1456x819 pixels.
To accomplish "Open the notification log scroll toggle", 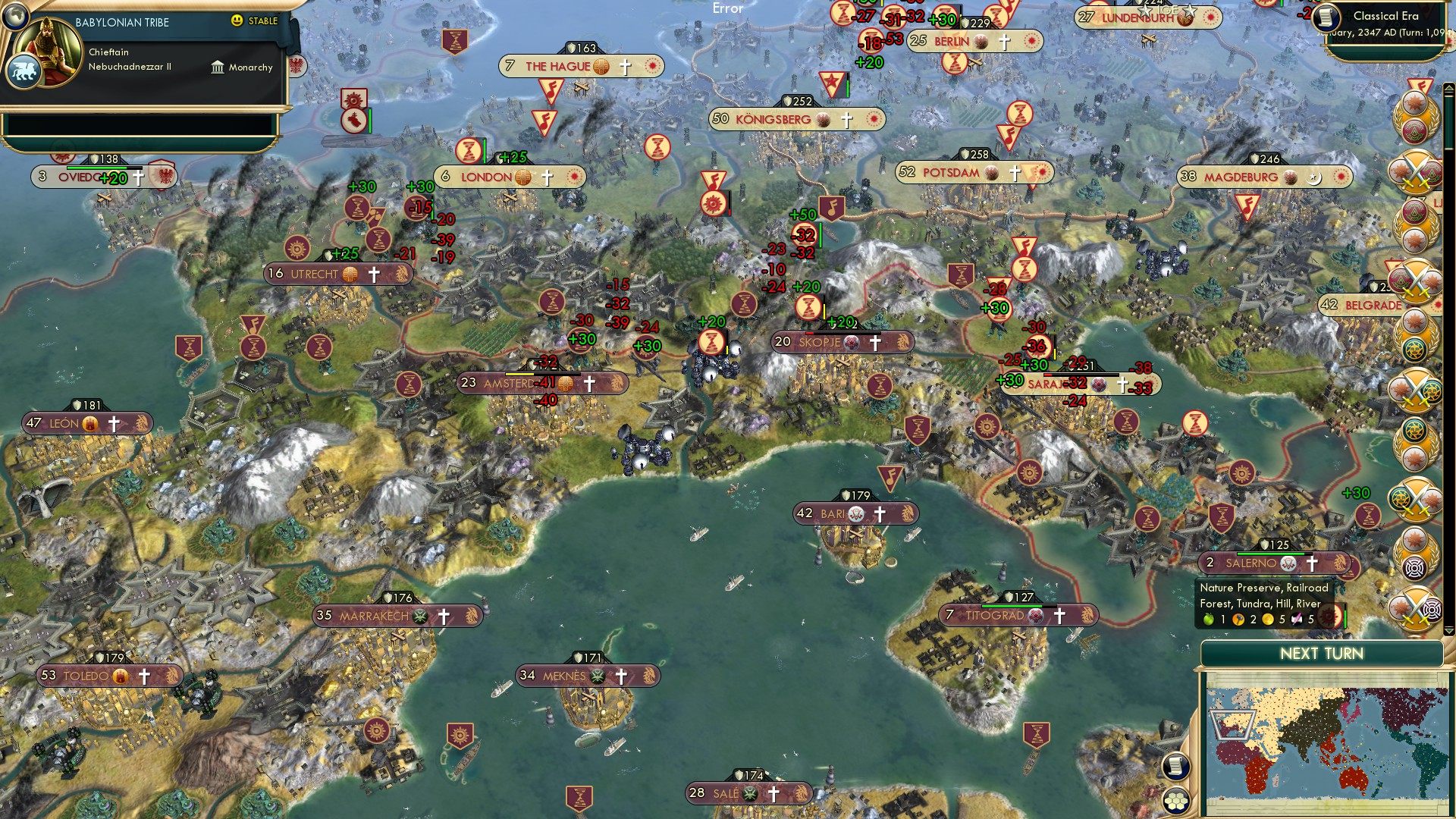I will pos(1175,767).
